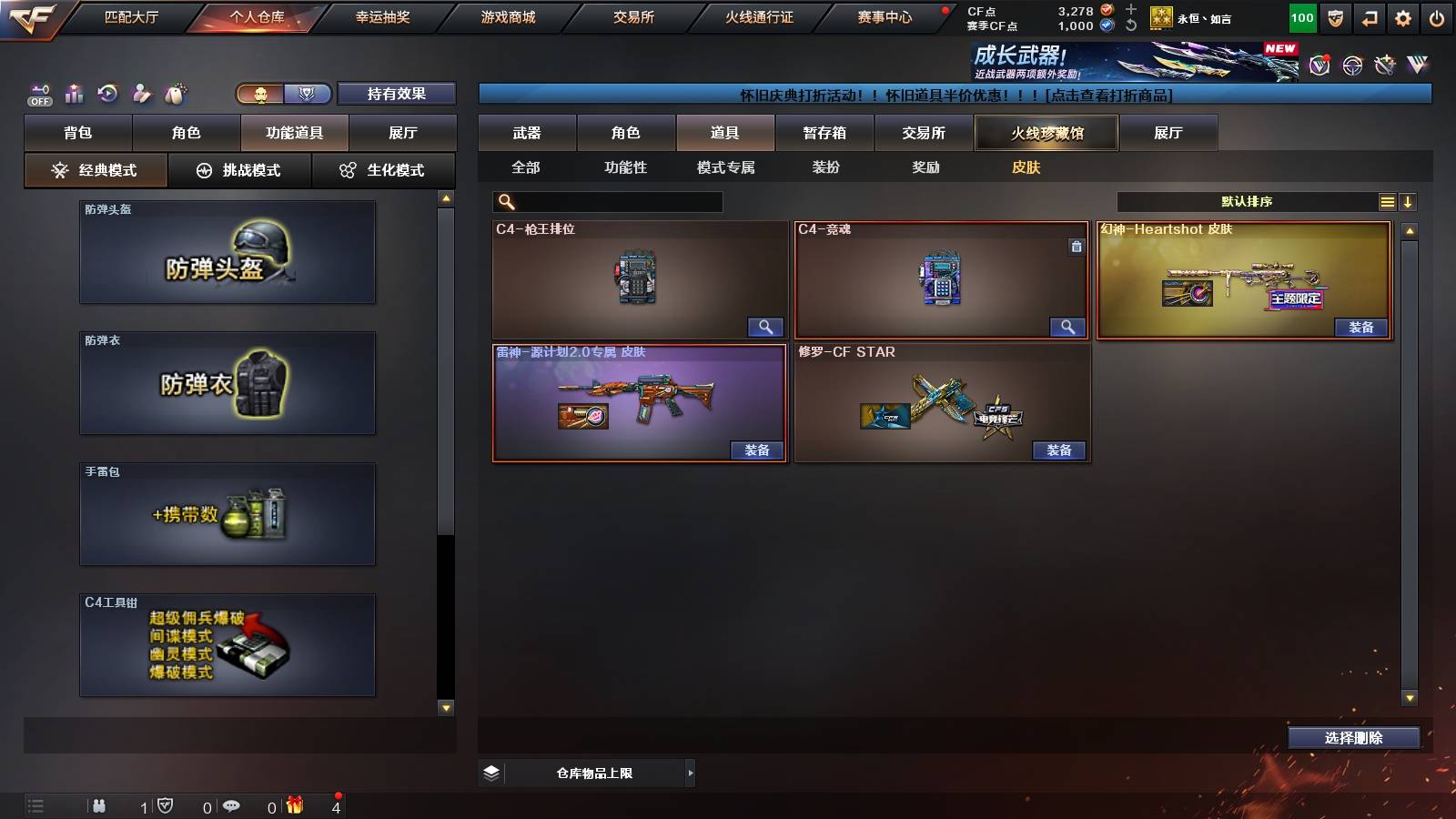Screen dimensions: 1456x819
Task: Click the replay/history icon in the upper-left toolbar
Action: click(x=107, y=92)
